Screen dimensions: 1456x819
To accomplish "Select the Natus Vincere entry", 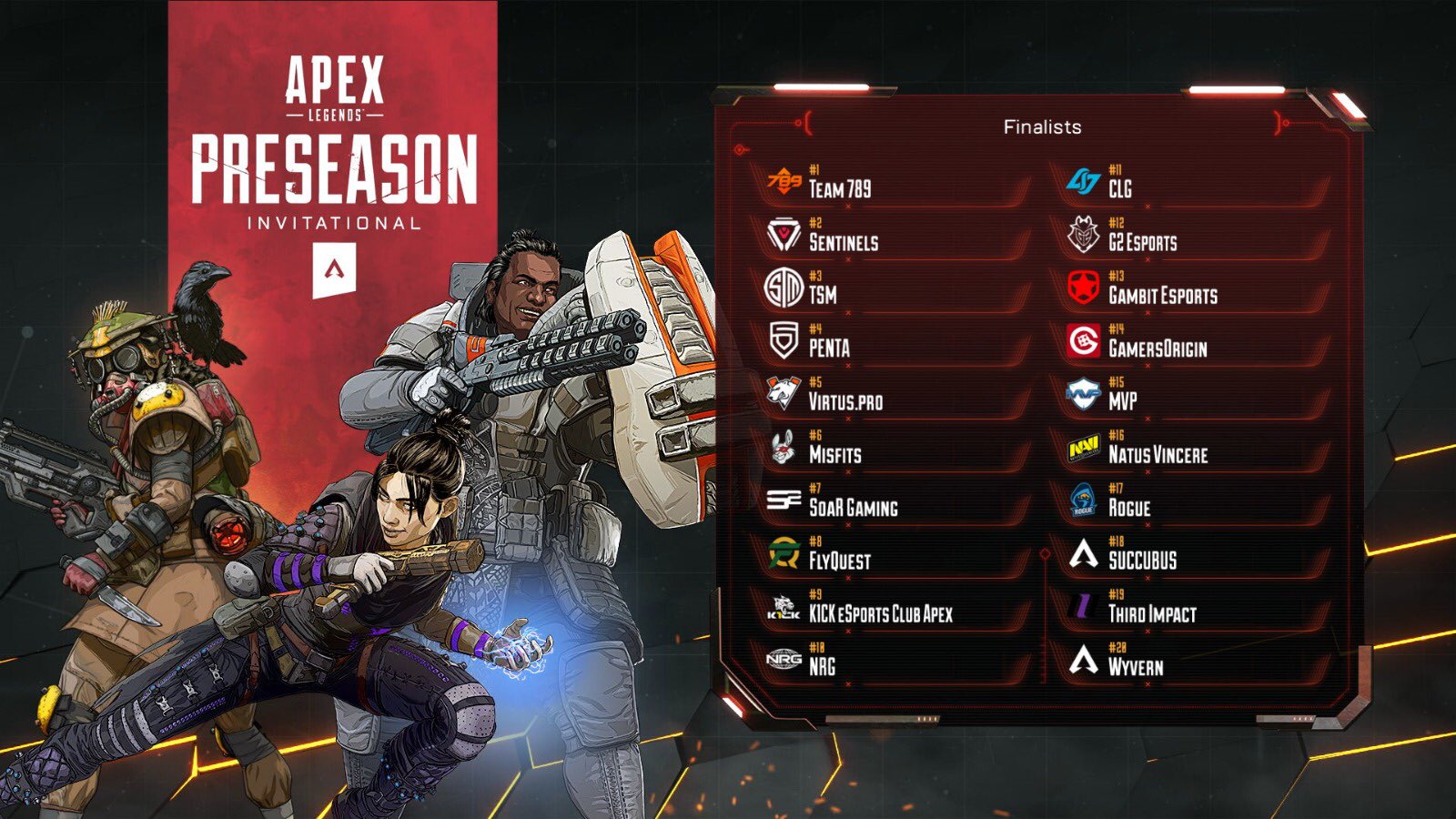I will tap(1158, 454).
